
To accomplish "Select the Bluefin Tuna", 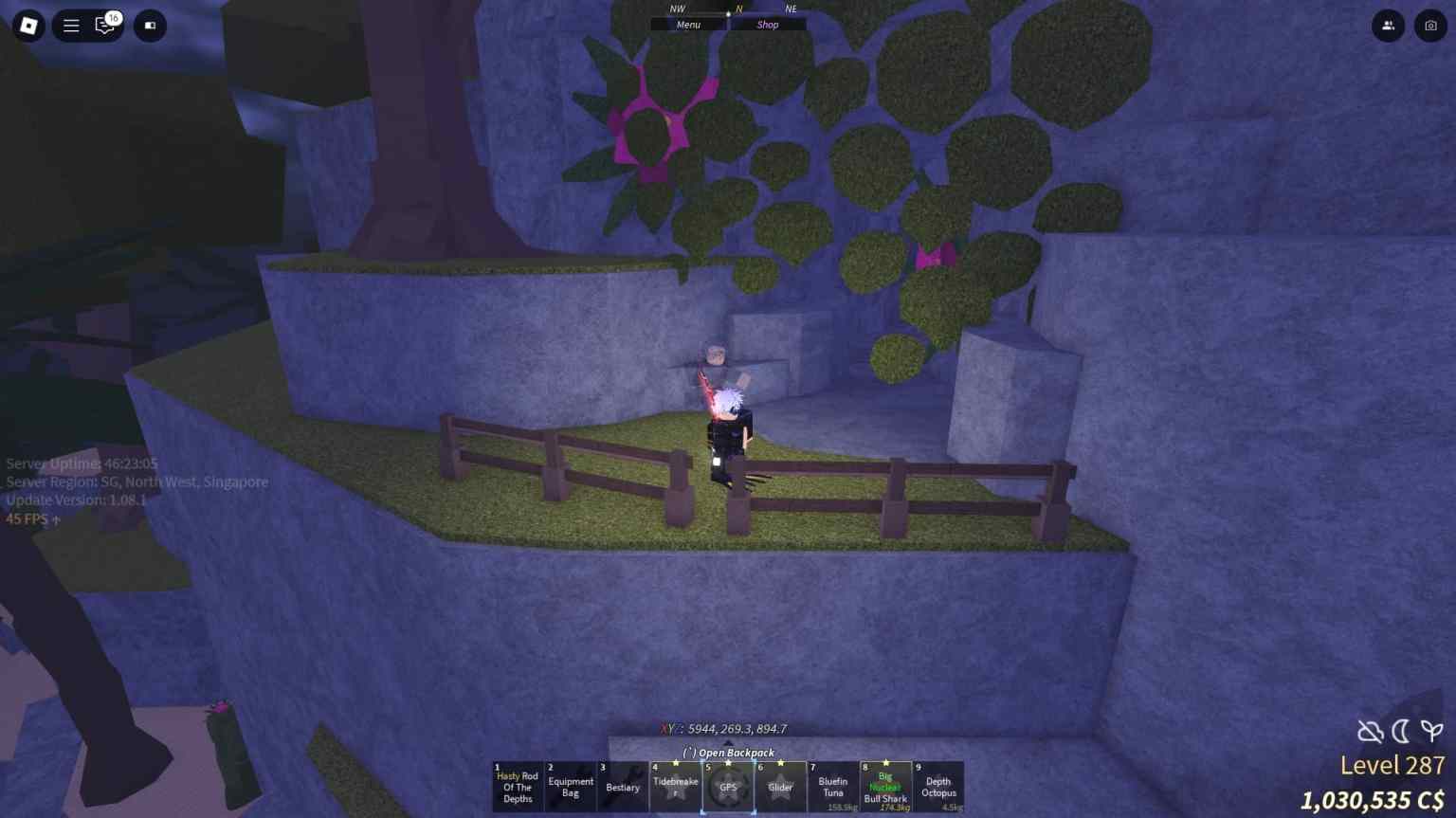I will [x=833, y=787].
